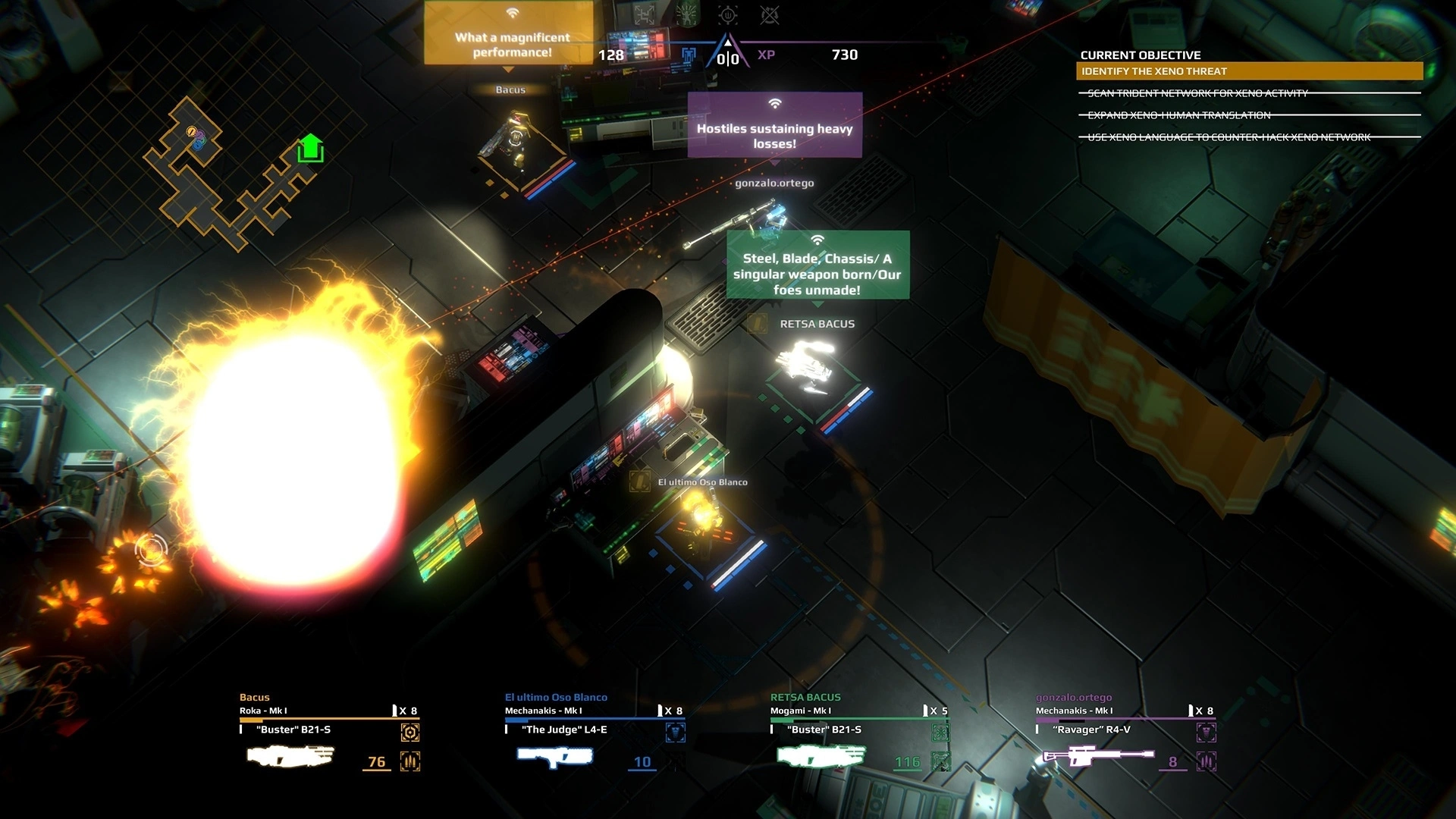Activate Bacus's orange hexagon ability icon
This screenshot has width=1456, height=819.
click(410, 732)
